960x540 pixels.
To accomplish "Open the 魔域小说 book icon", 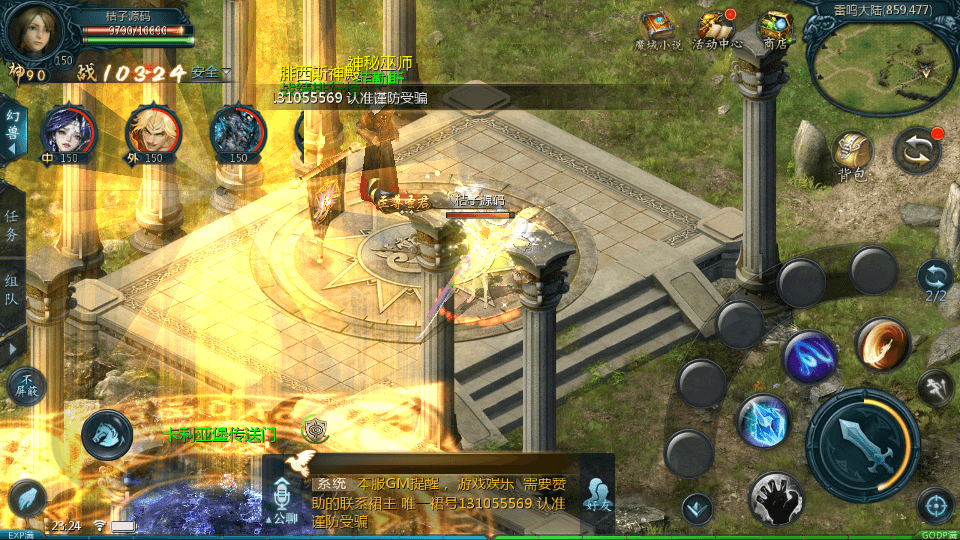I will pos(658,29).
